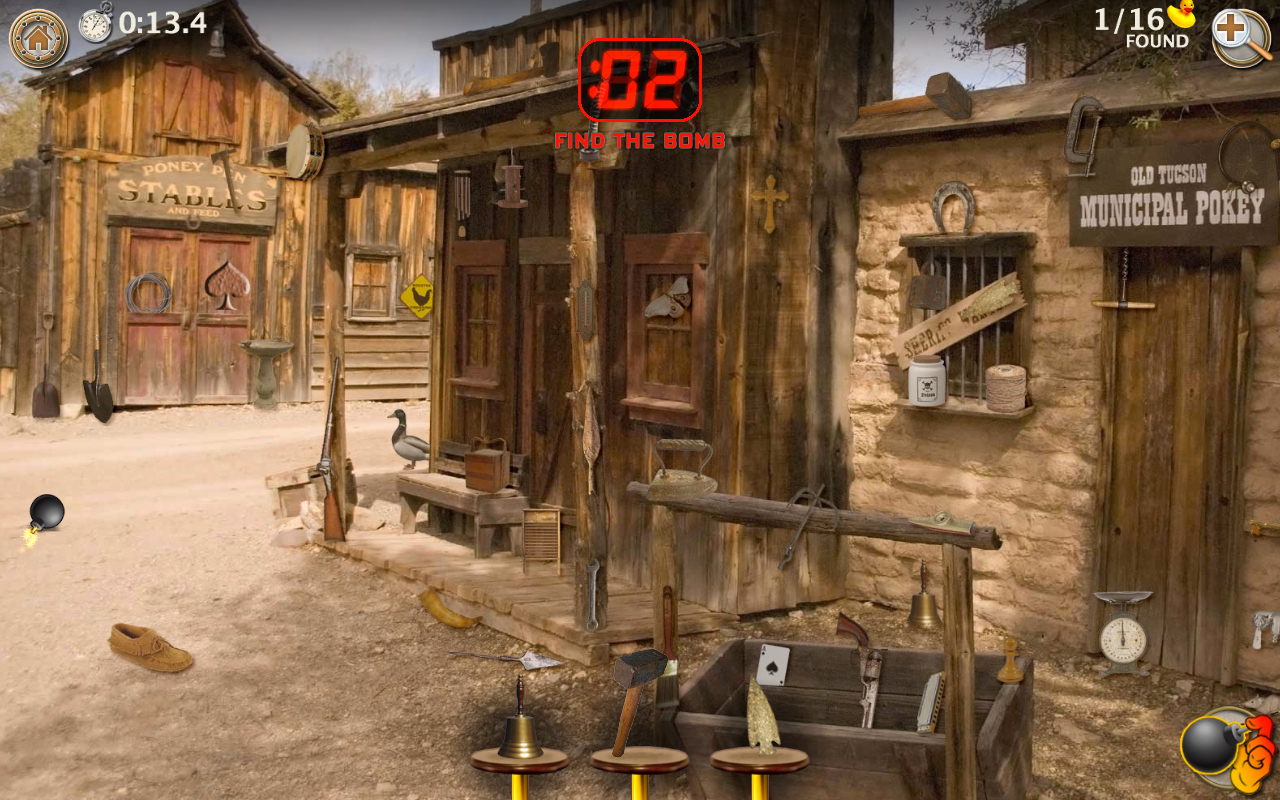The image size is (1280, 800).
Task: Click the duck standing on the porch
Action: [408, 443]
